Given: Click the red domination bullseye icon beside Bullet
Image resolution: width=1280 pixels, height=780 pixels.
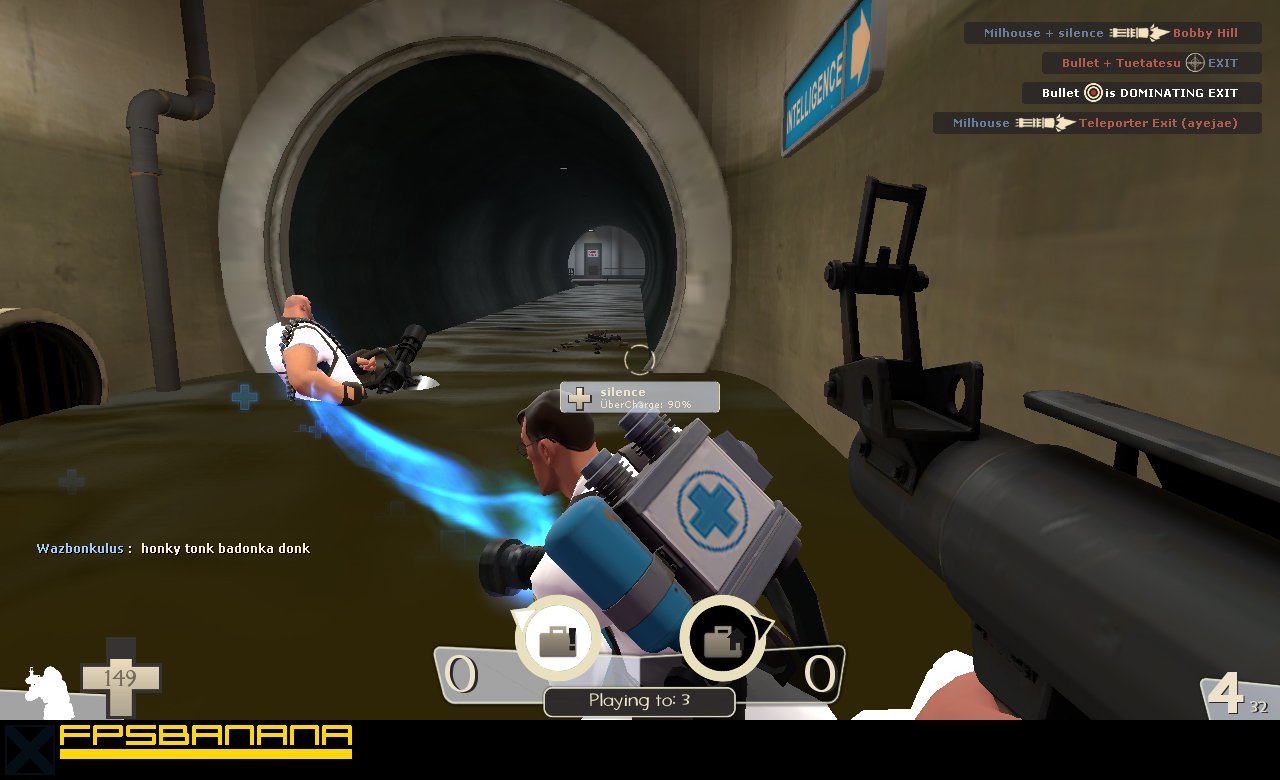Looking at the screenshot, I should point(1093,93).
